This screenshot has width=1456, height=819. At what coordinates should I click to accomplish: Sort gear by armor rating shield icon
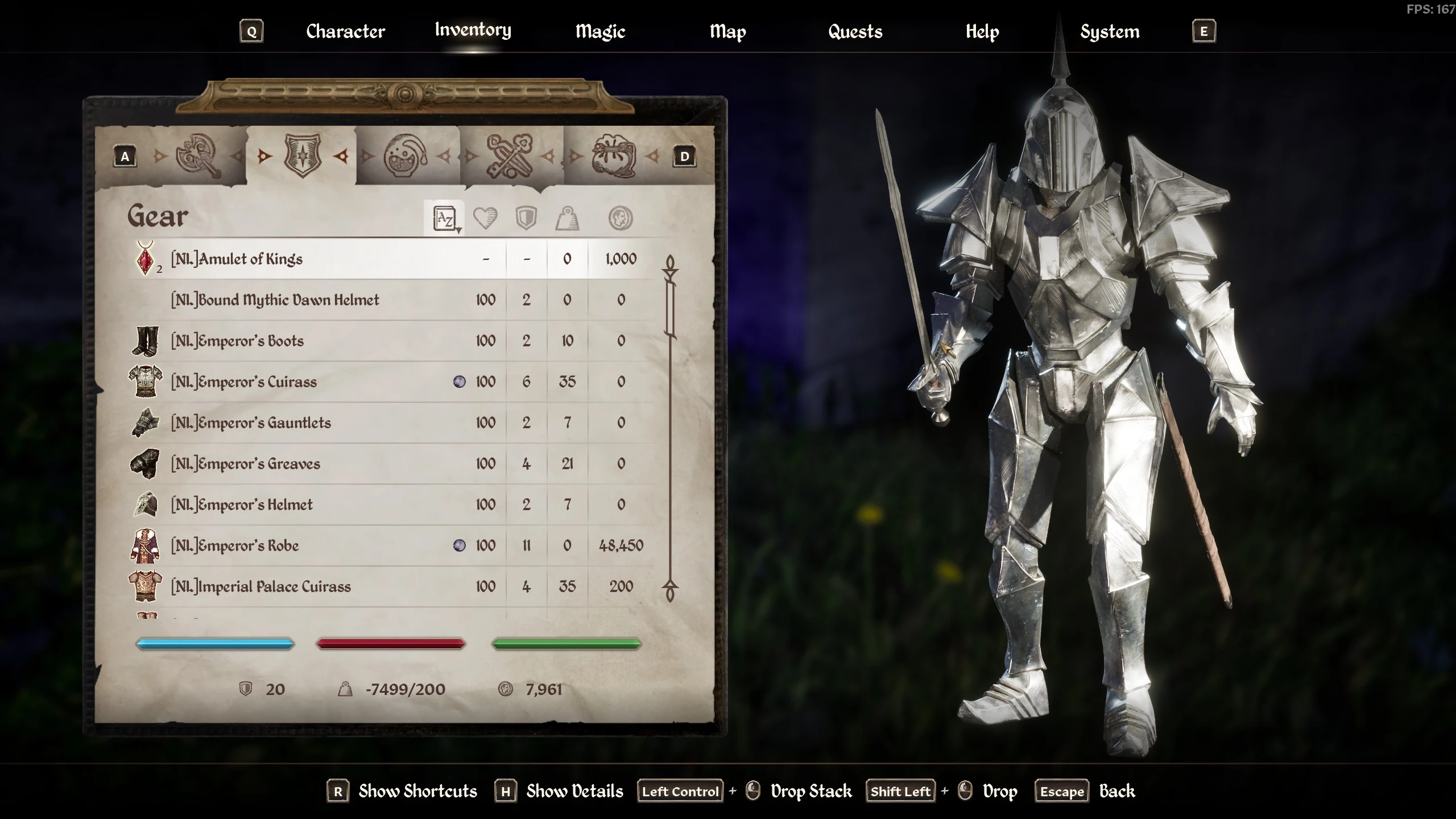(526, 218)
